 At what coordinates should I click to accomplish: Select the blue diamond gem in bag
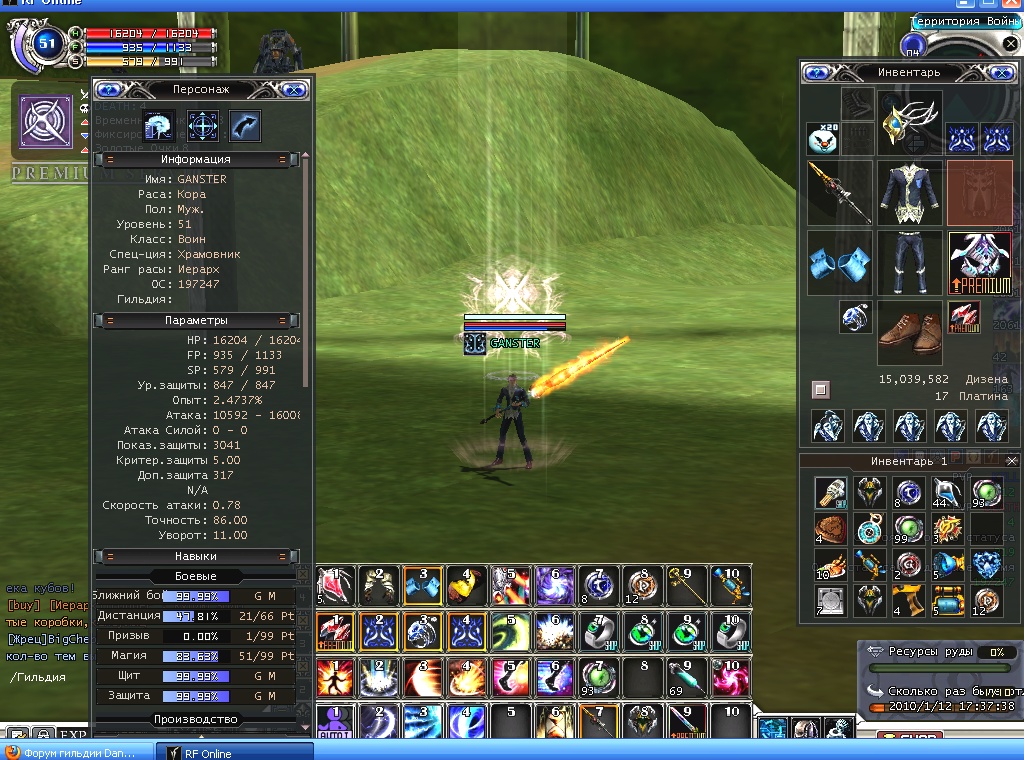pyautogui.click(x=986, y=565)
